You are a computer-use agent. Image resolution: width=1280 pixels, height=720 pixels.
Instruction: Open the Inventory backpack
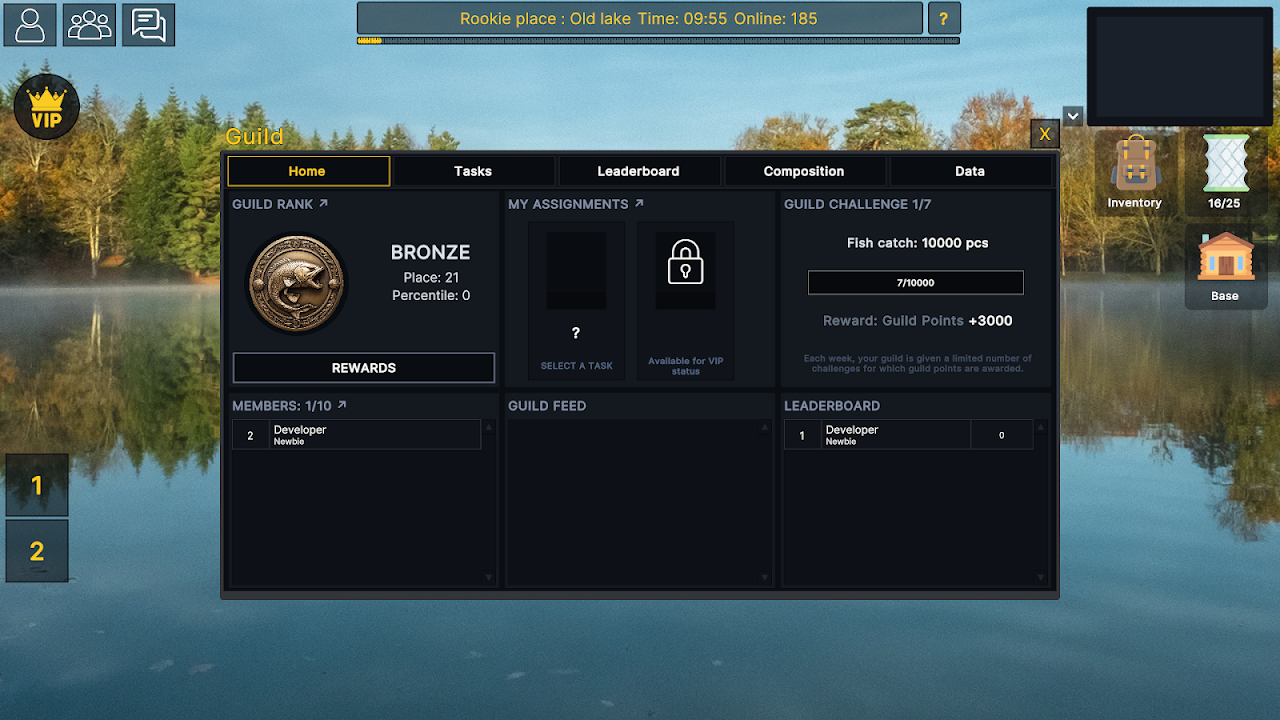tap(1134, 170)
